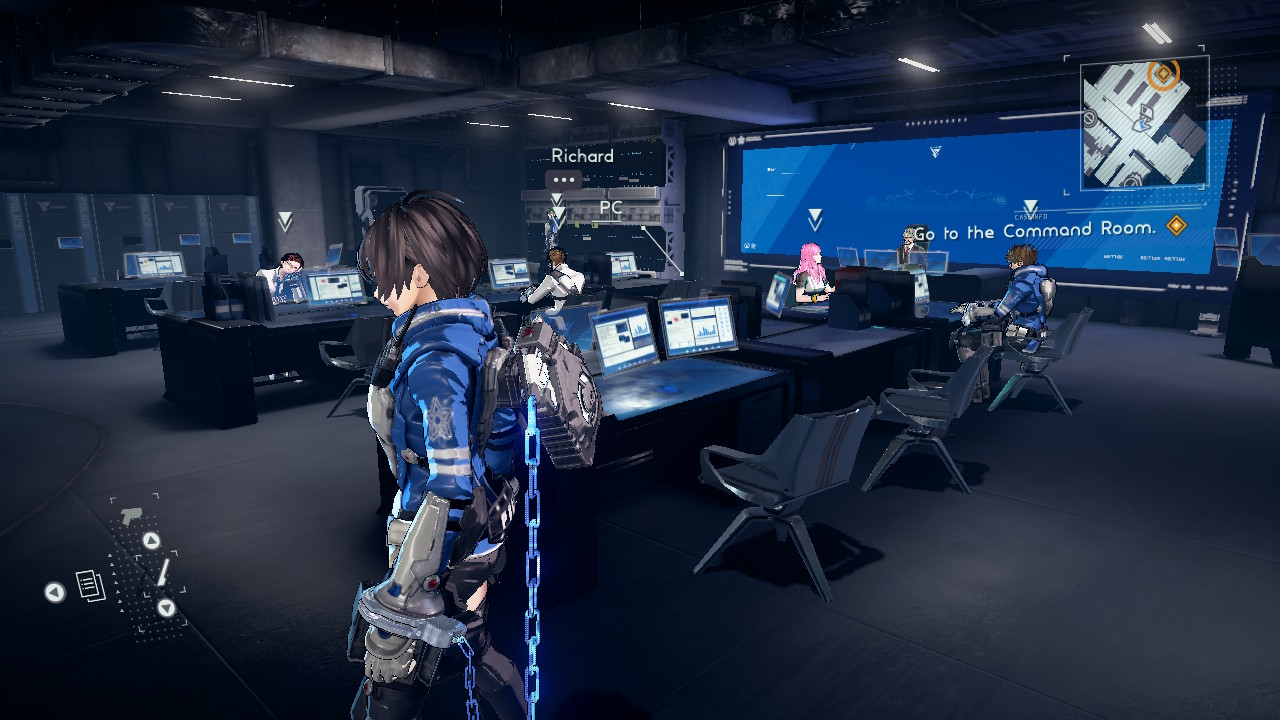Screen dimensions: 1280x720
Task: Toggle the down-arrow button in the d-pad HUD
Action: coord(167,607)
